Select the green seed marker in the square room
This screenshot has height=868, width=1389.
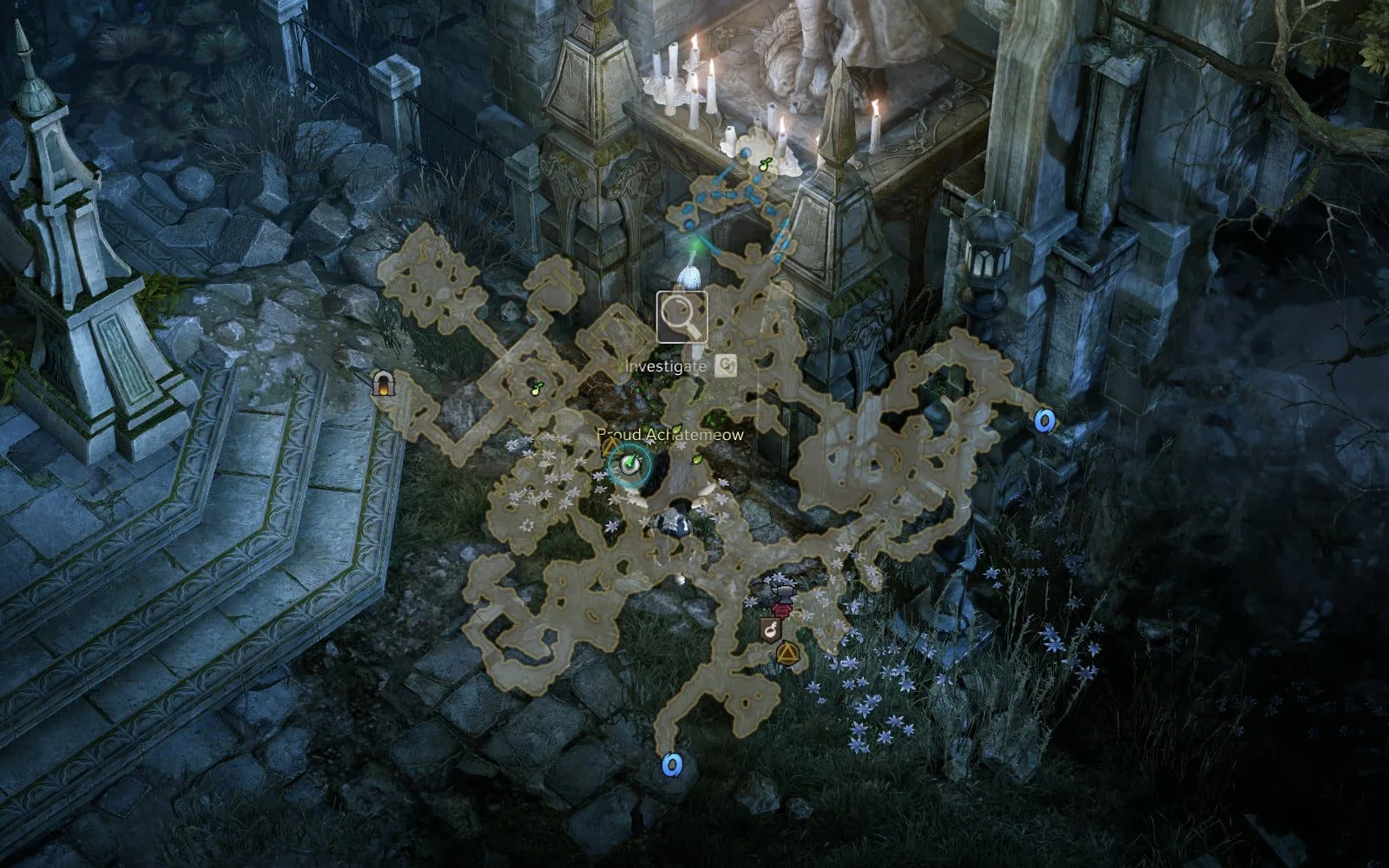pos(537,387)
